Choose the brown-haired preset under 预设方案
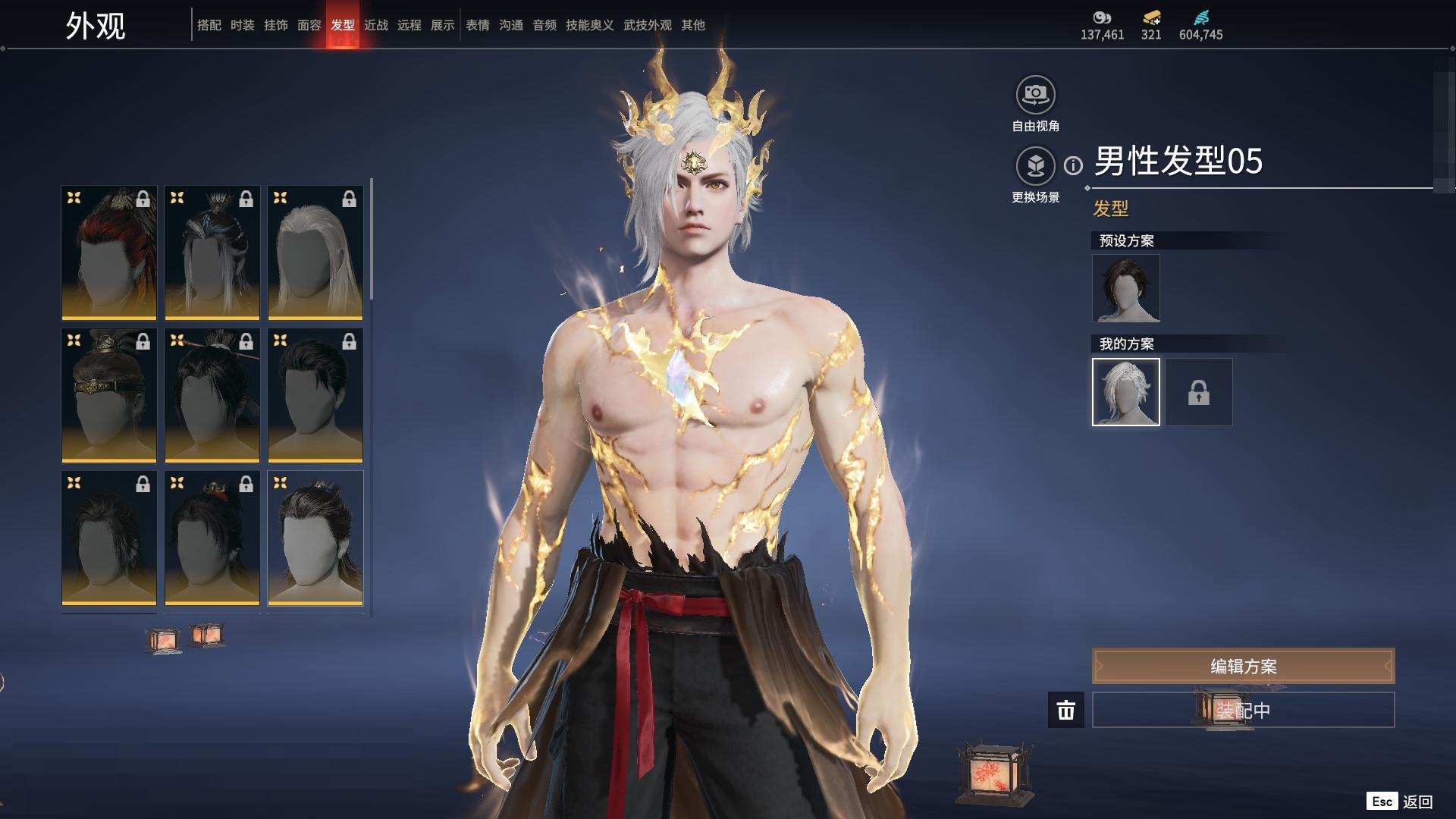The image size is (1456, 819). [1125, 288]
